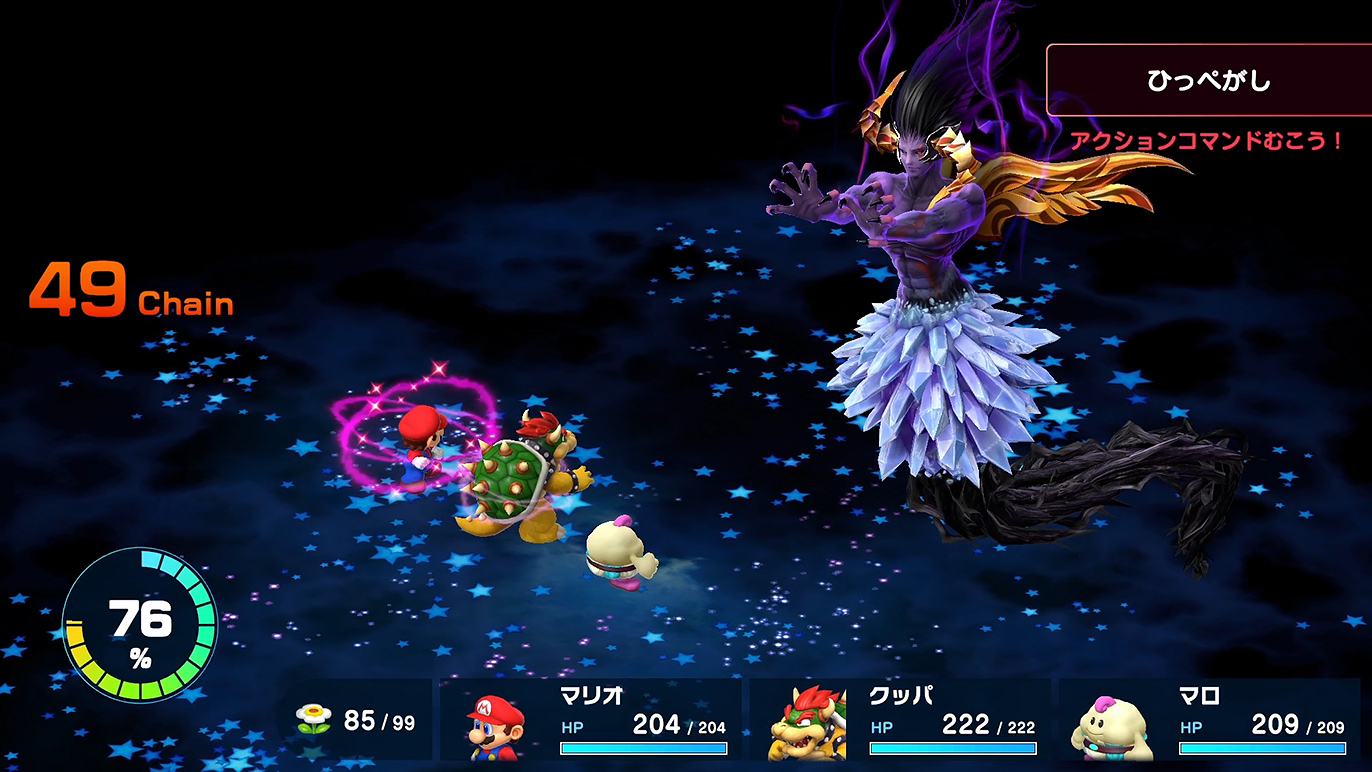Select Bowser's party status panel

tap(900, 720)
